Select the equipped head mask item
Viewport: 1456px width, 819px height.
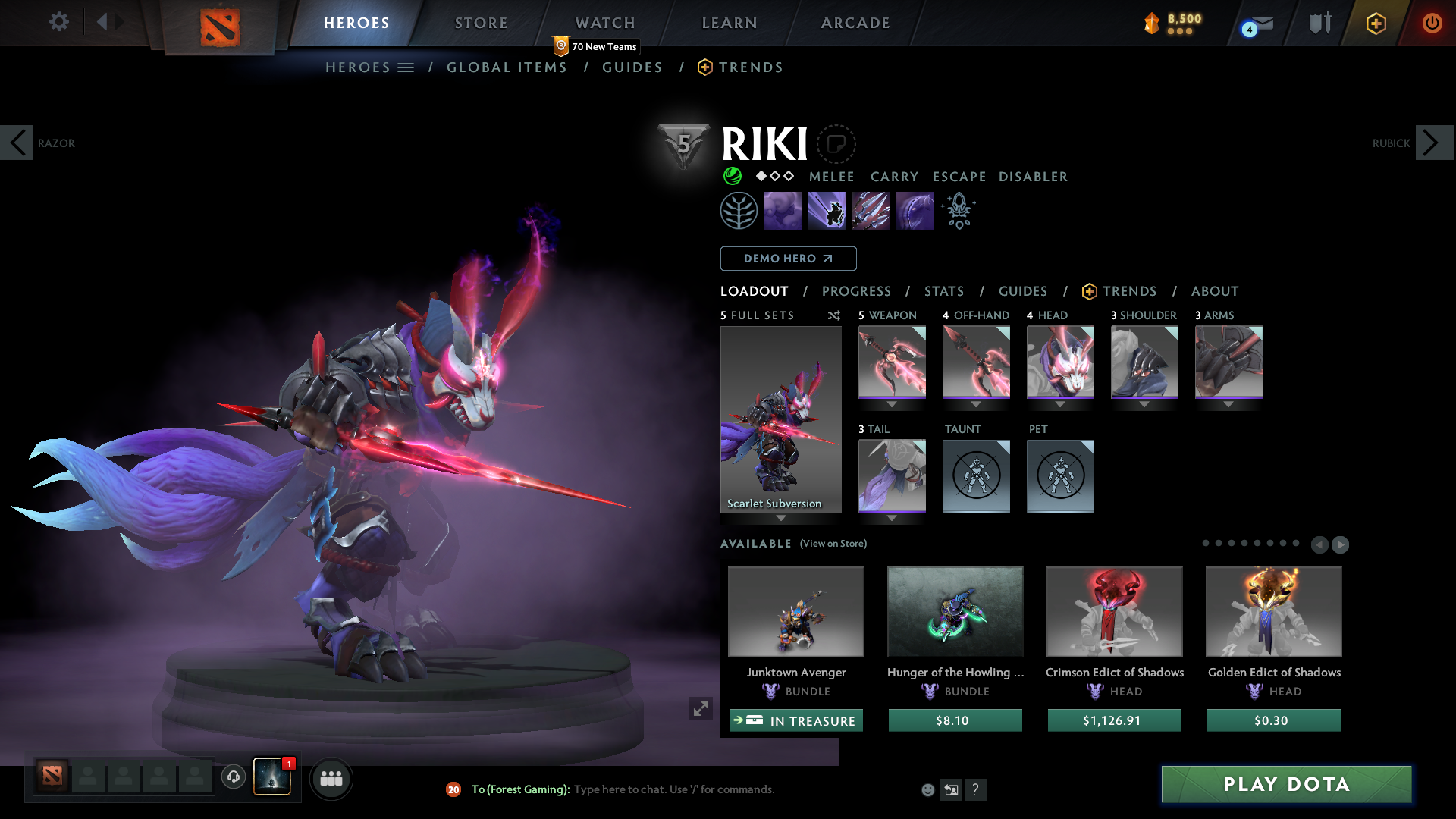[x=1060, y=362]
